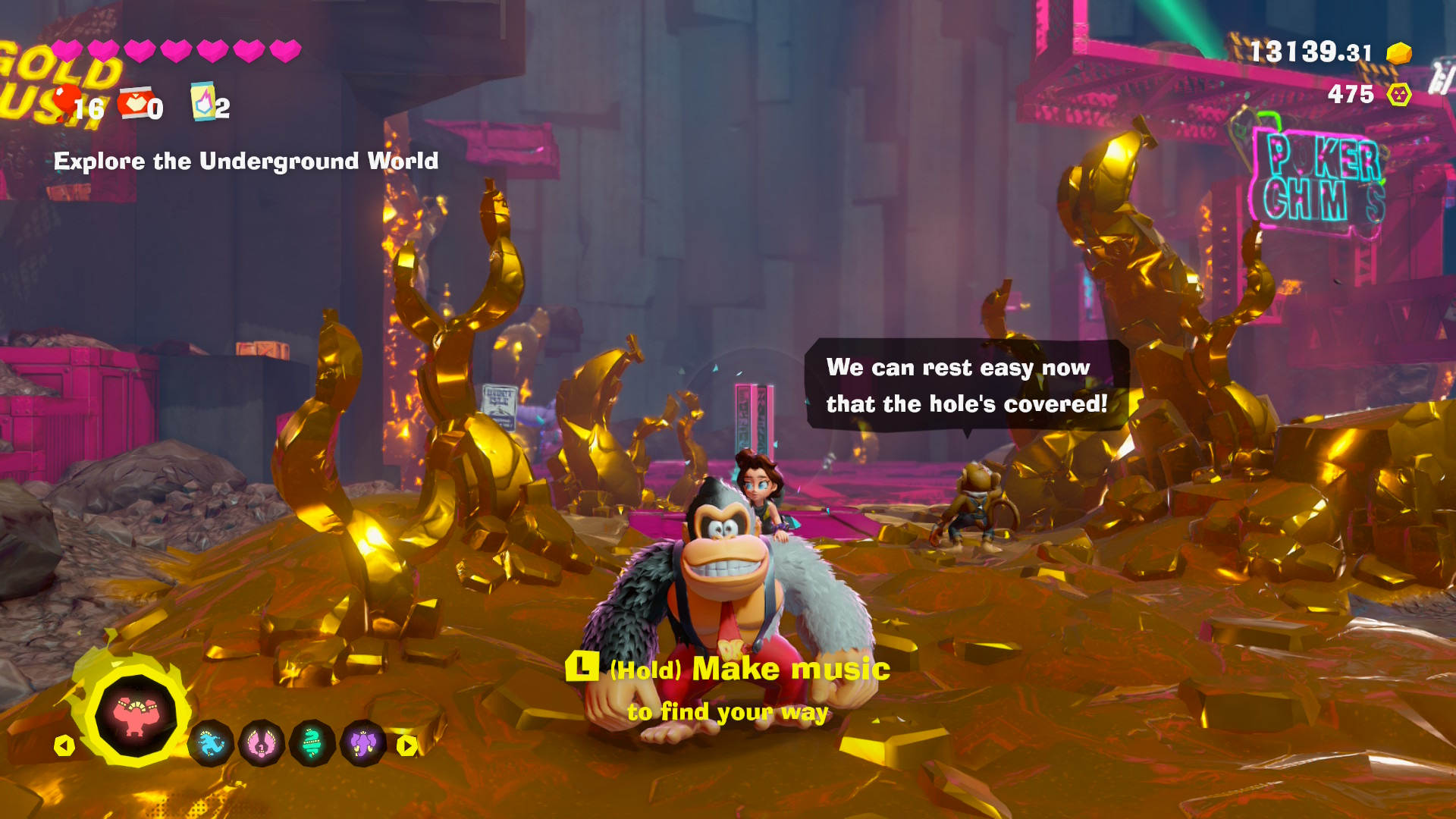Activate the pink Ostrich Bananza icon

[261, 744]
